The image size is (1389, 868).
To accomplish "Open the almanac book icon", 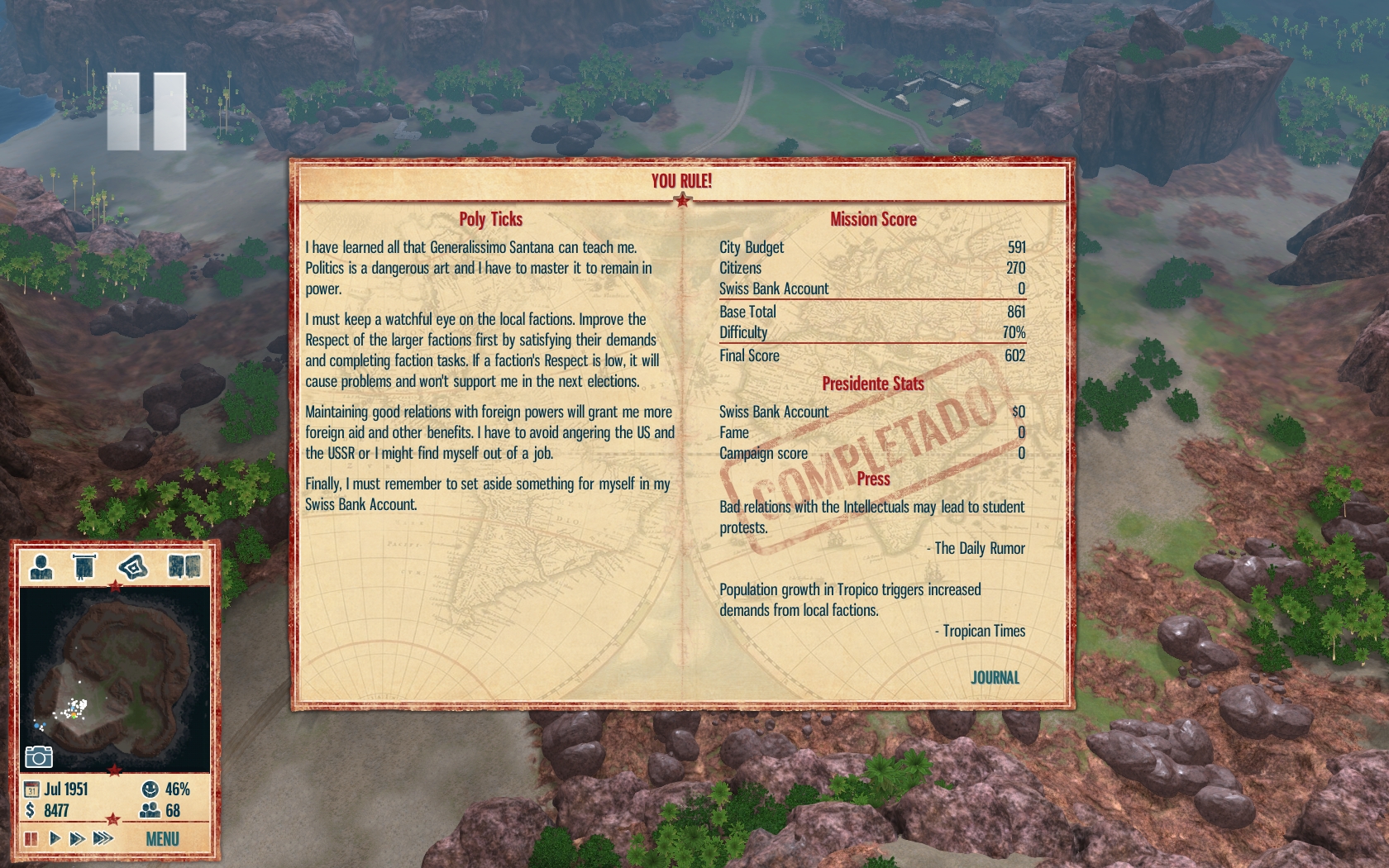I will pyautogui.click(x=184, y=567).
